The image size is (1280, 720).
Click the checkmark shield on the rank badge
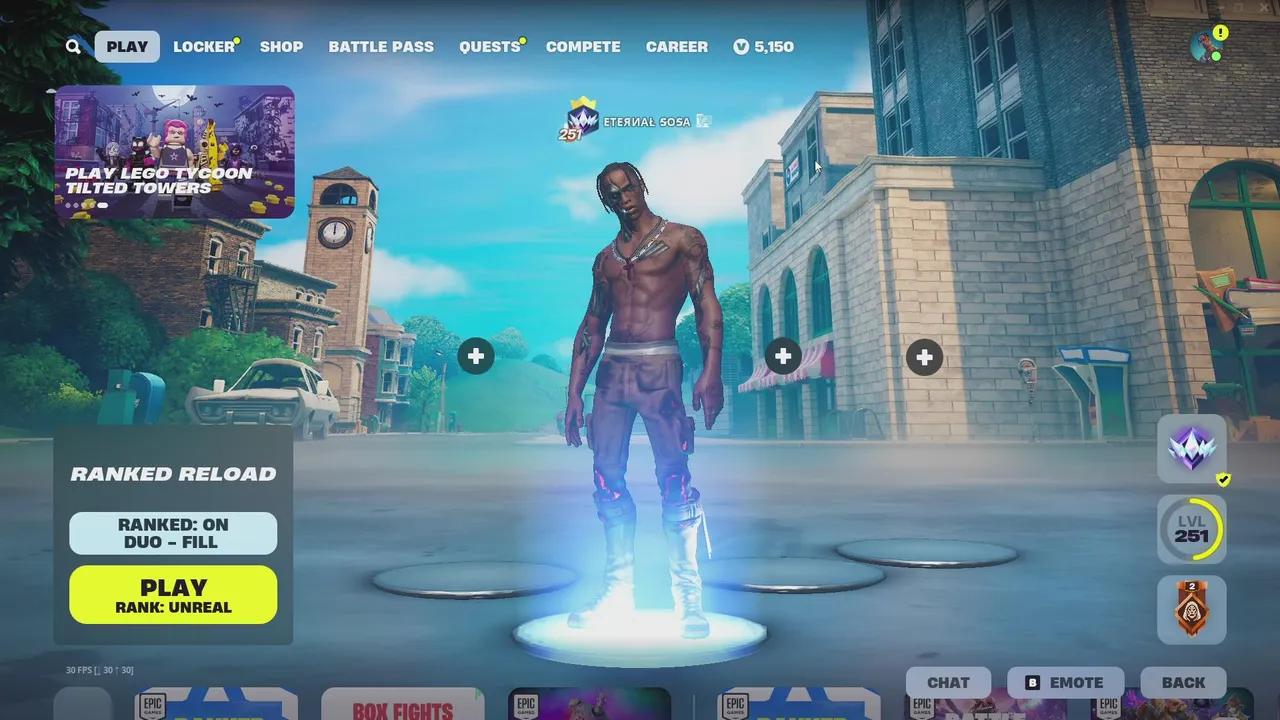(1222, 479)
